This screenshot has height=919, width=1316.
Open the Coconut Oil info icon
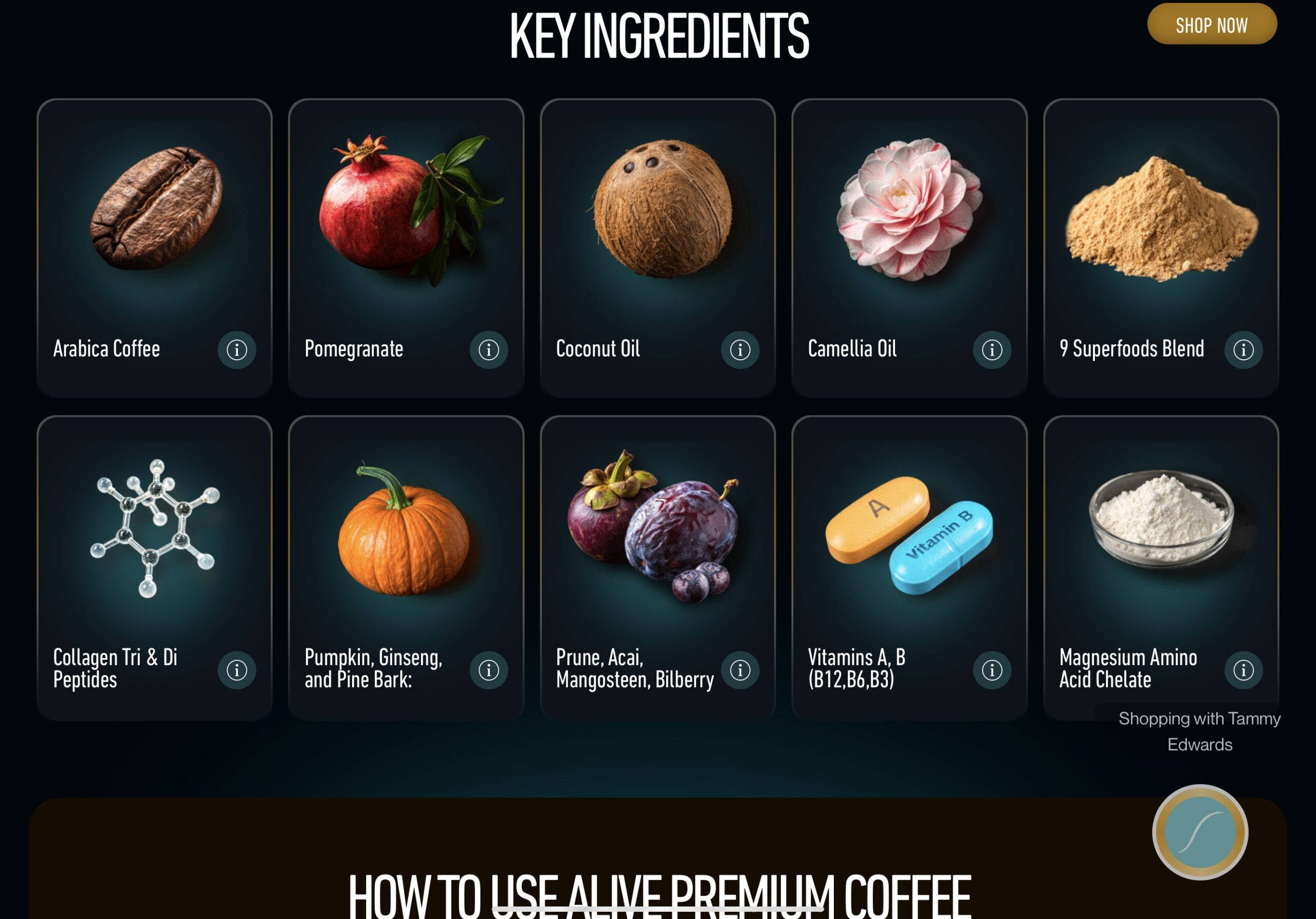point(740,350)
